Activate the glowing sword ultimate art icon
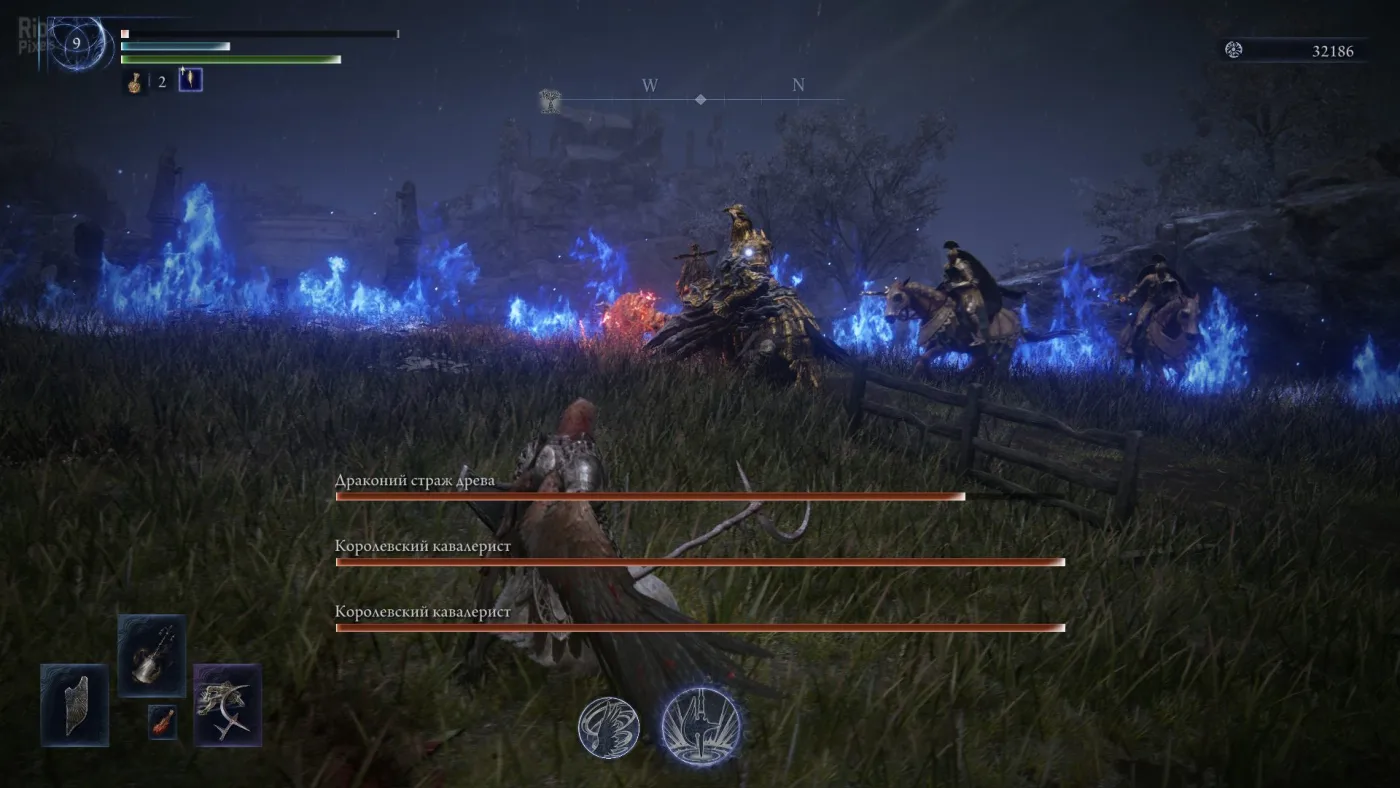 pos(702,725)
